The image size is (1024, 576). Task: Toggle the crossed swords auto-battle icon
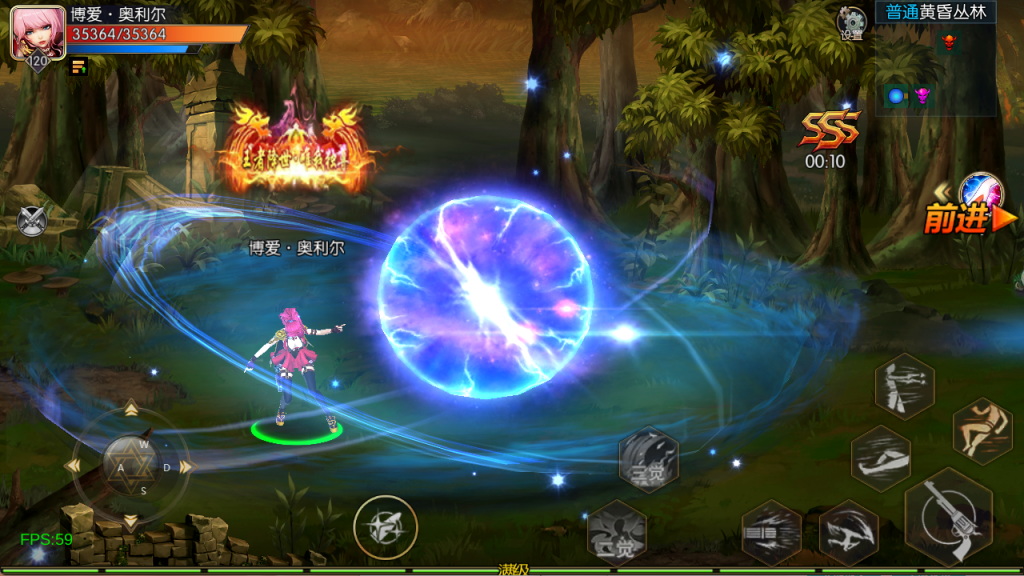32,219
